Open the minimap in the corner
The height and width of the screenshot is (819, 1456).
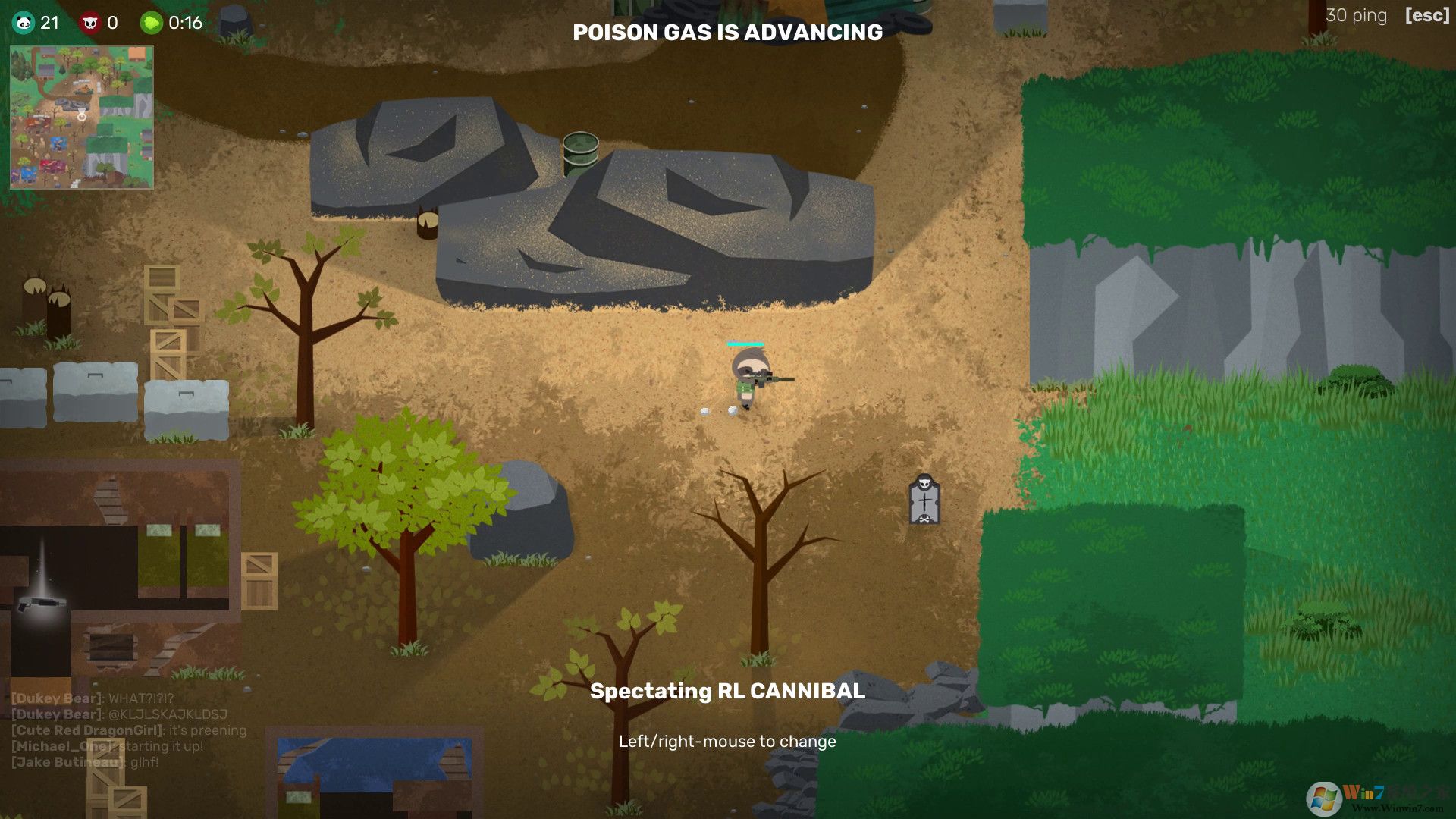(82, 118)
